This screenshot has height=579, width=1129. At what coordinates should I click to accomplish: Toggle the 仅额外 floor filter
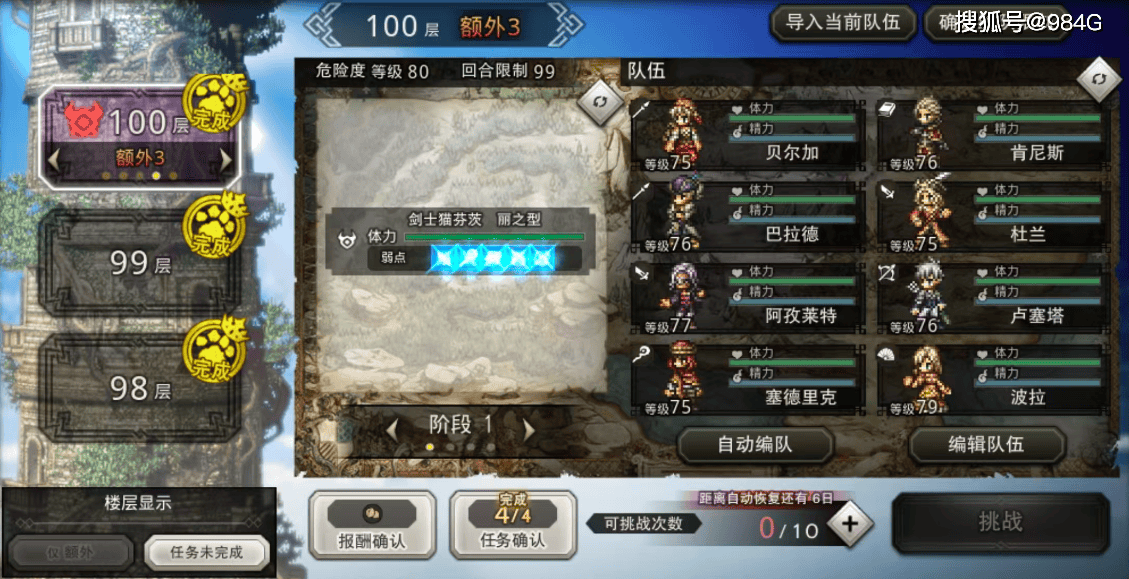(70, 552)
